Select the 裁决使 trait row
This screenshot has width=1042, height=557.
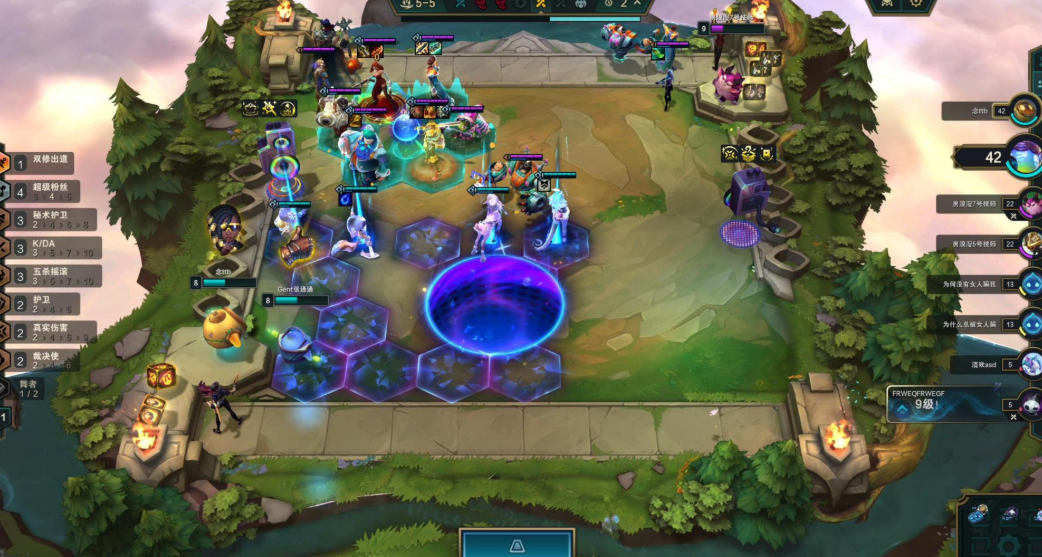[x=50, y=360]
